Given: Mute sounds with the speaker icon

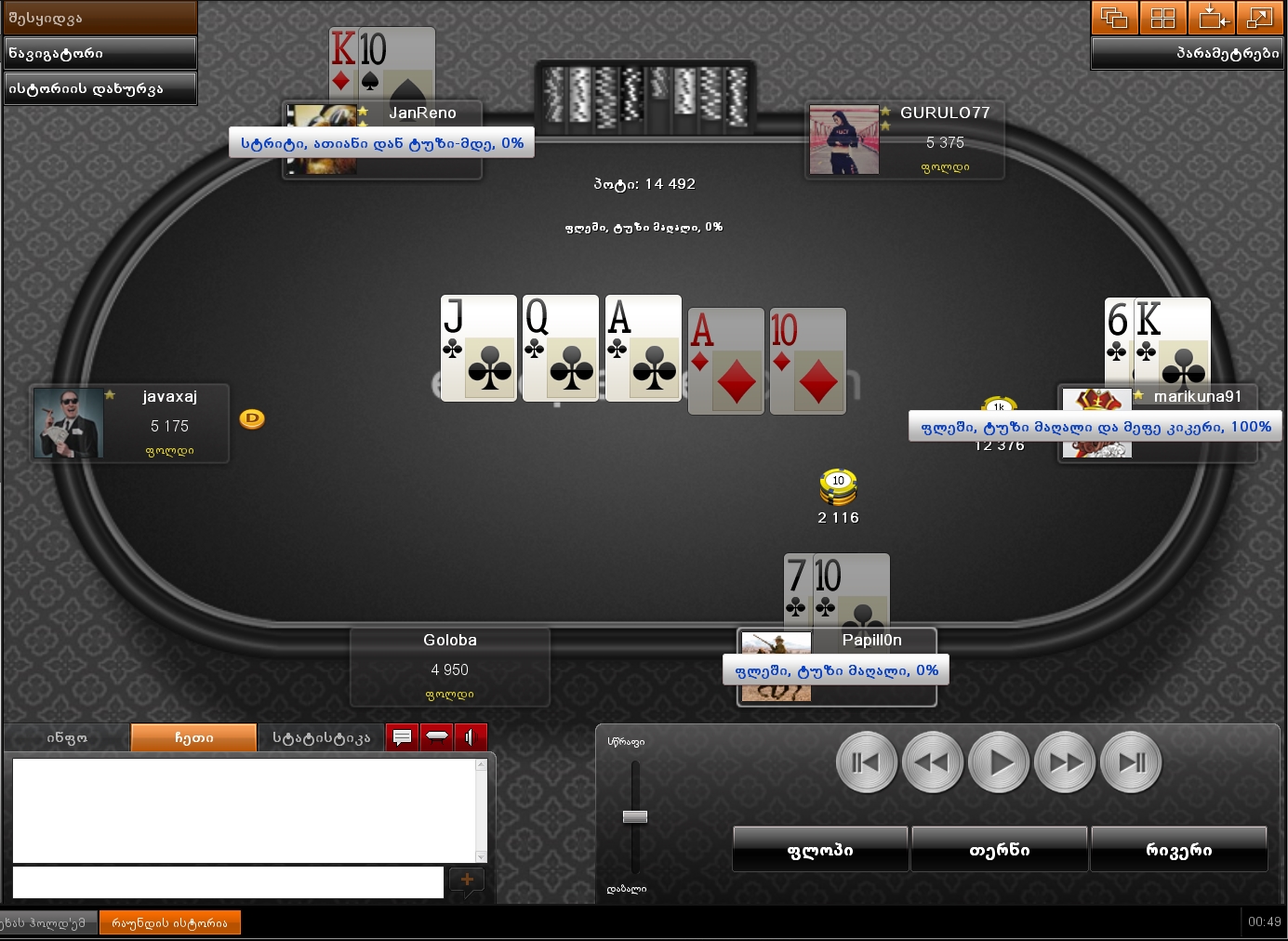Looking at the screenshot, I should pyautogui.click(x=471, y=736).
